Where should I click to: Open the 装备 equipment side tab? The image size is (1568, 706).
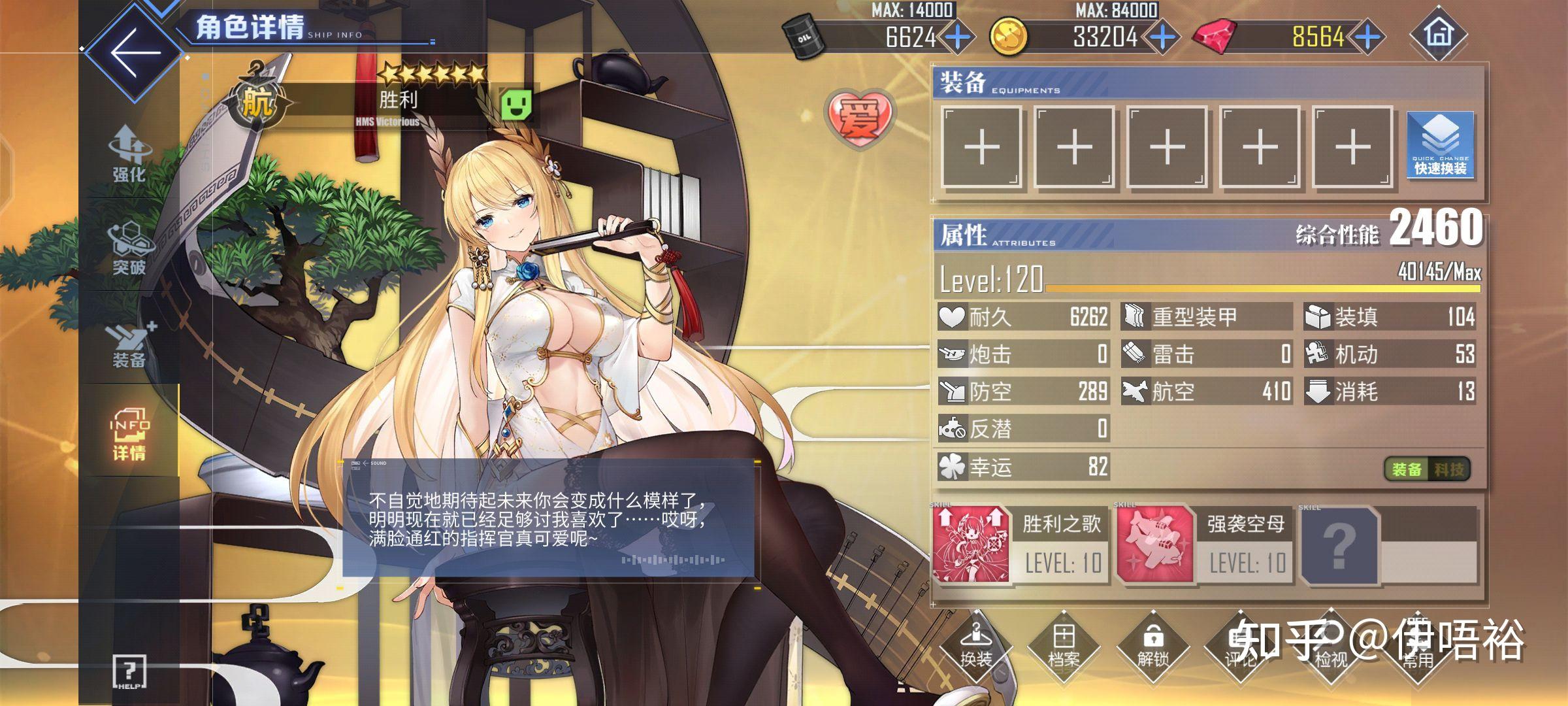click(129, 343)
